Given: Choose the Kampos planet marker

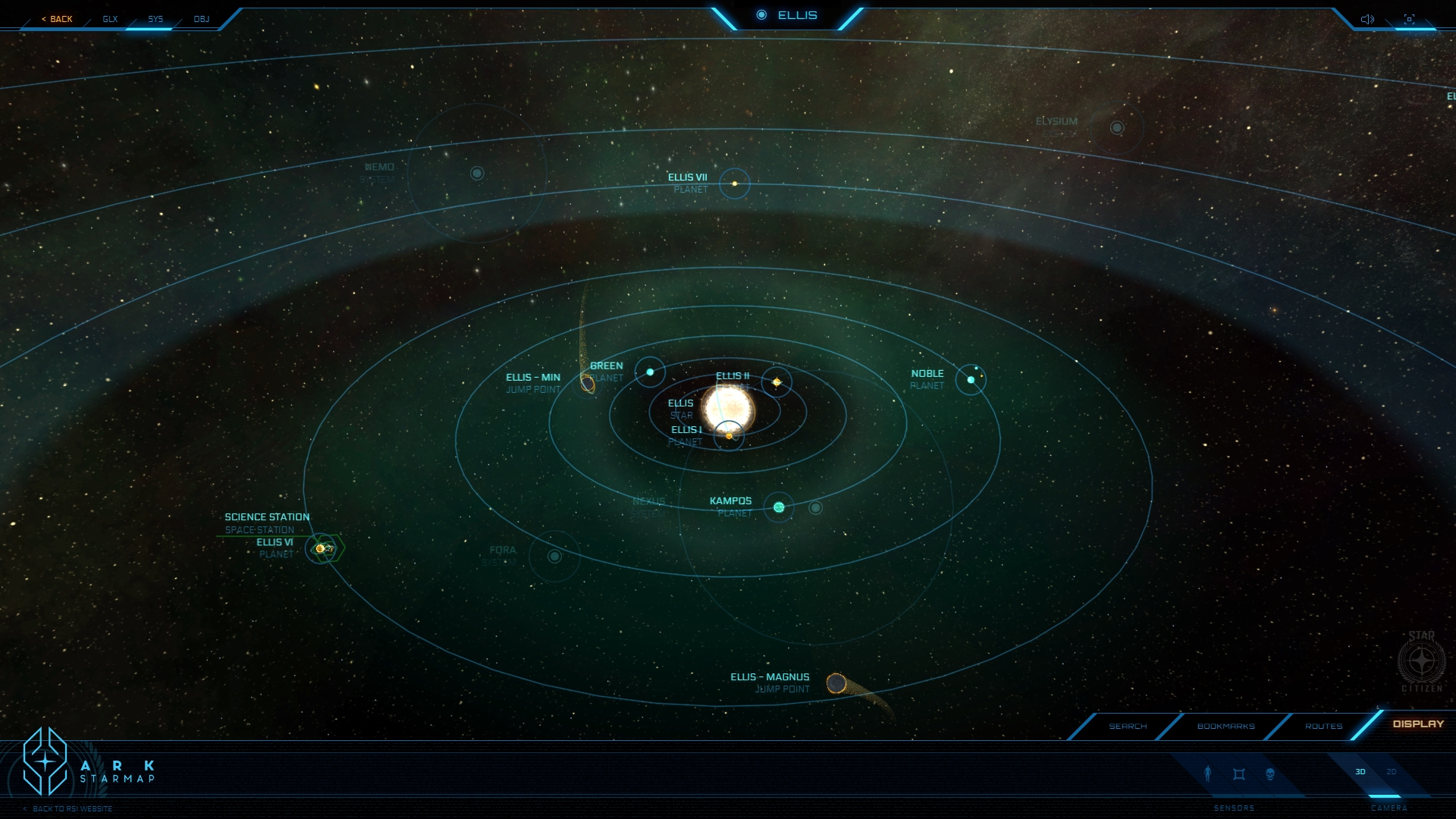Looking at the screenshot, I should click(x=779, y=507).
